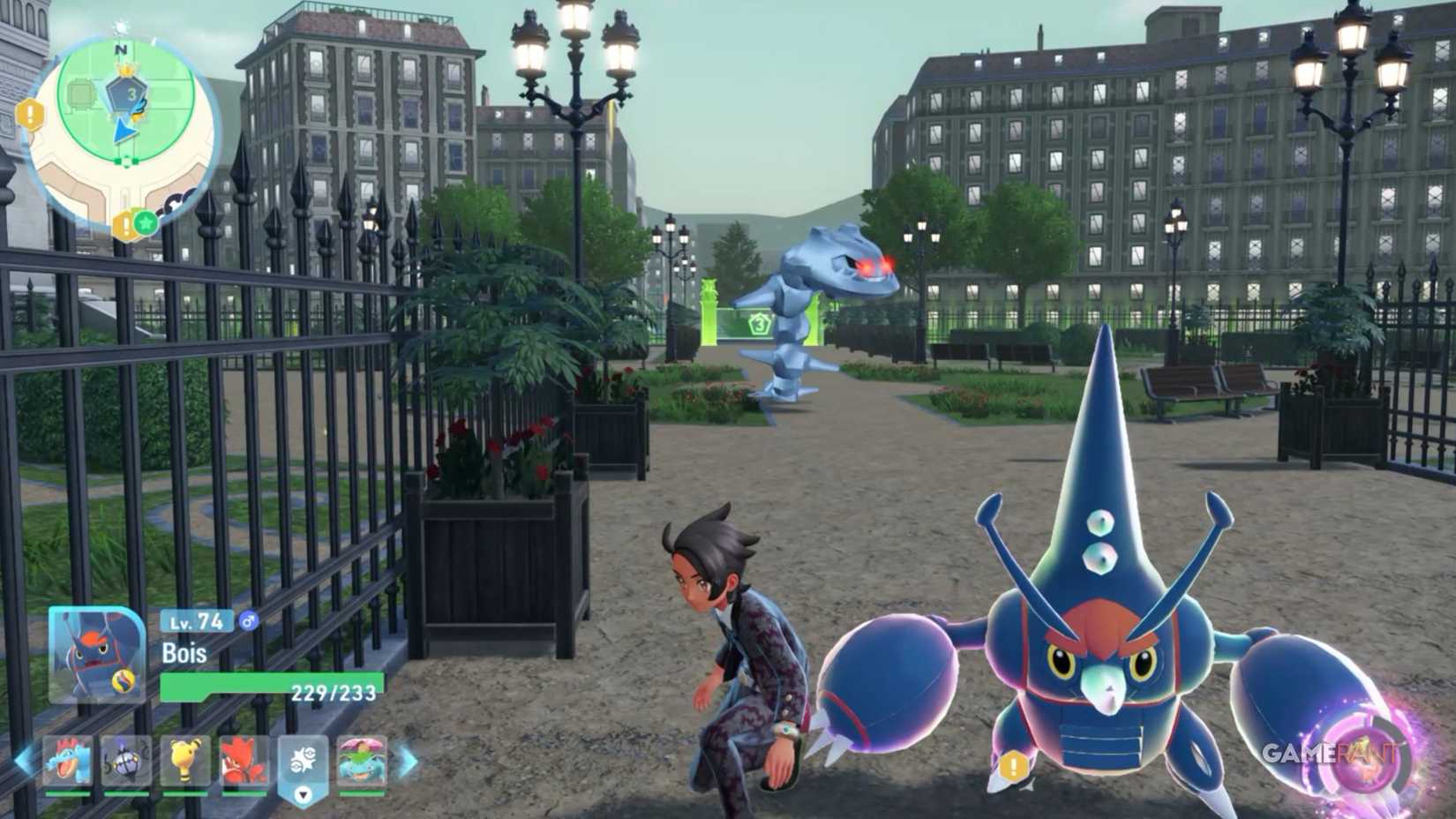Click the gym badge 3 emblem on the minimap
This screenshot has height=819, width=1456.
(128, 94)
